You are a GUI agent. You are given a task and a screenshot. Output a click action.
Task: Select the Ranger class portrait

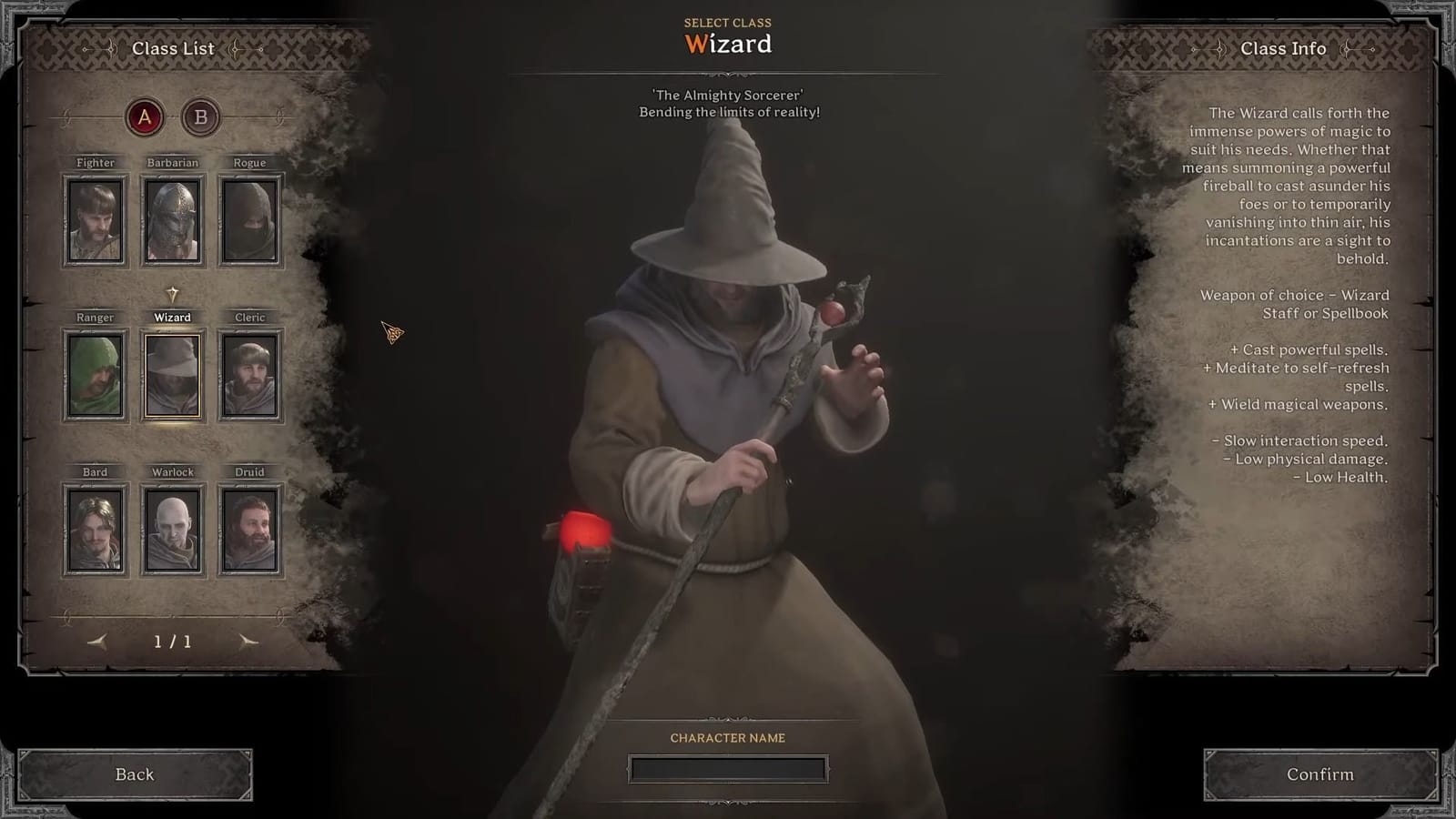(95, 373)
